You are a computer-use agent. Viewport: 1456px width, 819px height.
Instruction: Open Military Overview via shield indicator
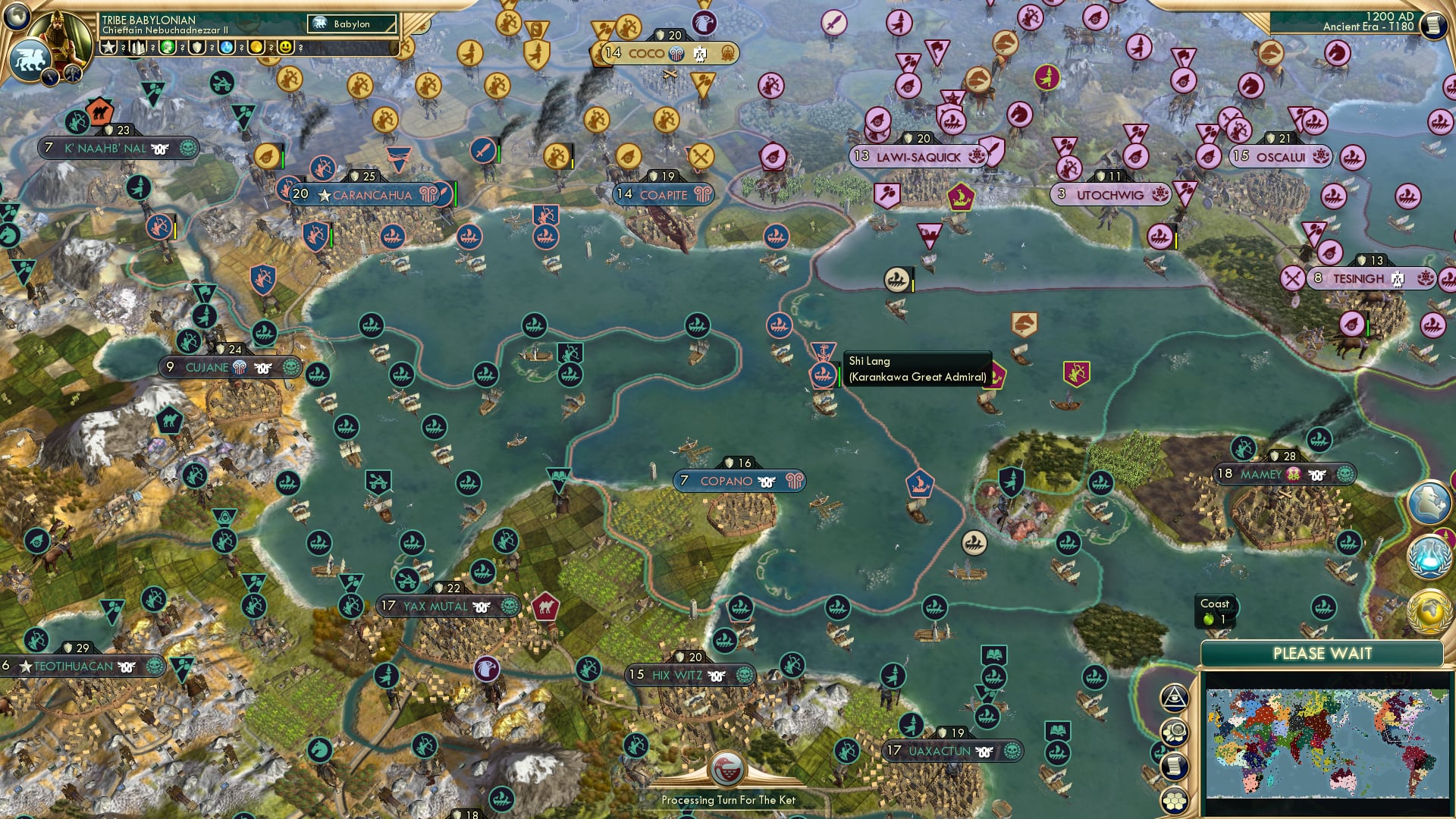pos(197,47)
